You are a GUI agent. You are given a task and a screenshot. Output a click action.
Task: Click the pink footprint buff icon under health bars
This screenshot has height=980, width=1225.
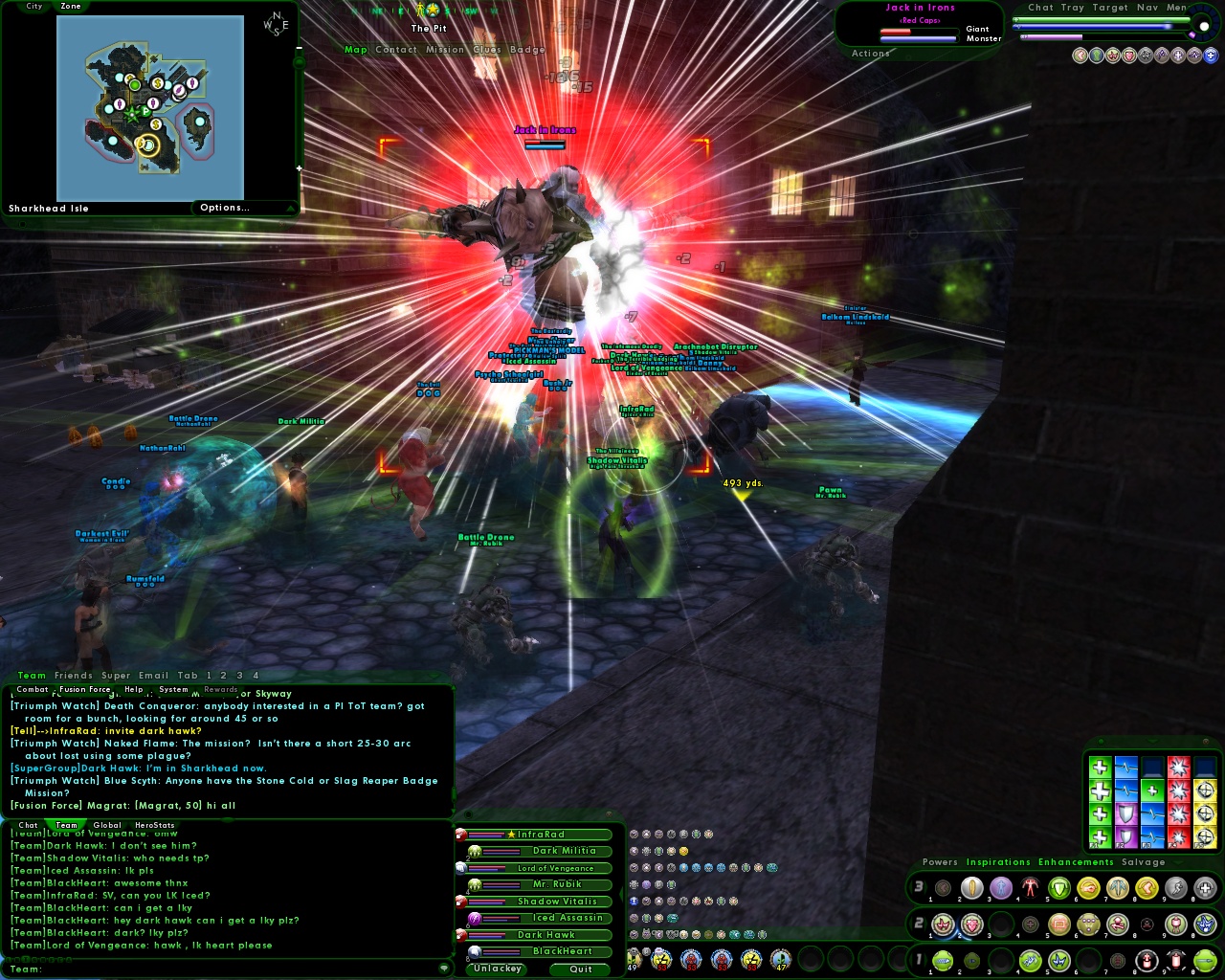pyautogui.click(x=1080, y=56)
